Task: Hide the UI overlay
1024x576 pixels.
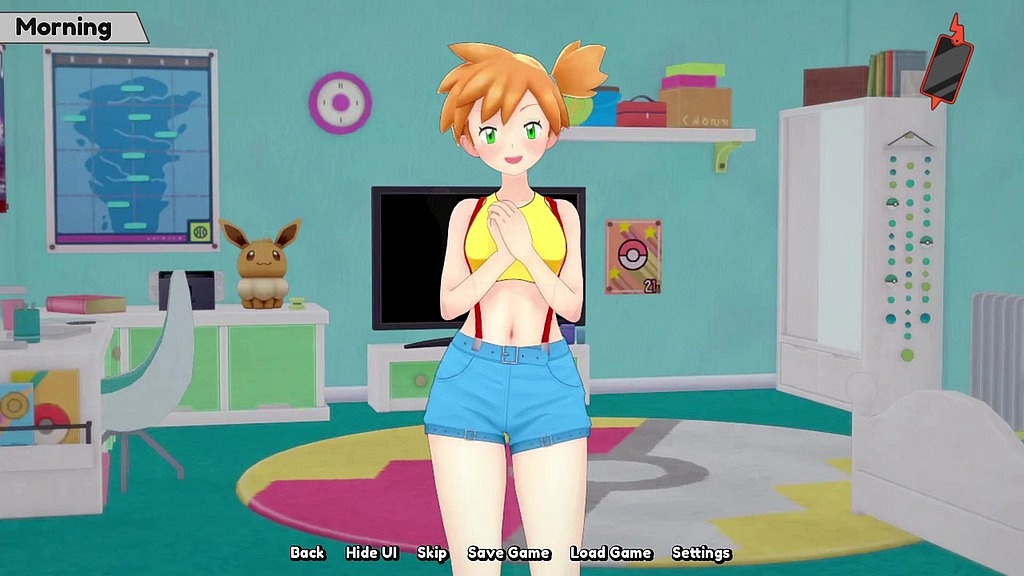Action: [x=371, y=553]
